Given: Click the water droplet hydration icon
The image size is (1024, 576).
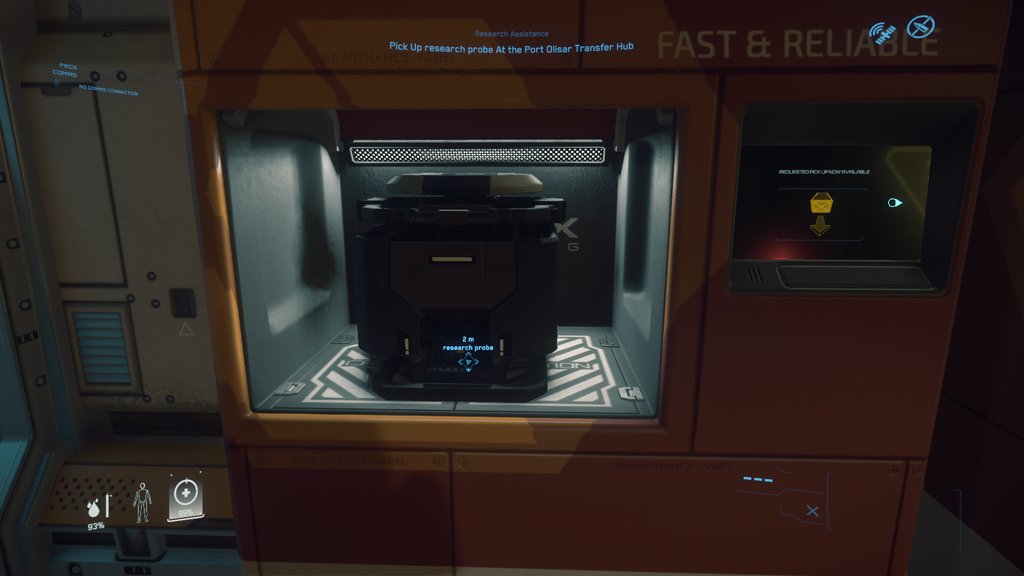Looking at the screenshot, I should click(x=94, y=507).
